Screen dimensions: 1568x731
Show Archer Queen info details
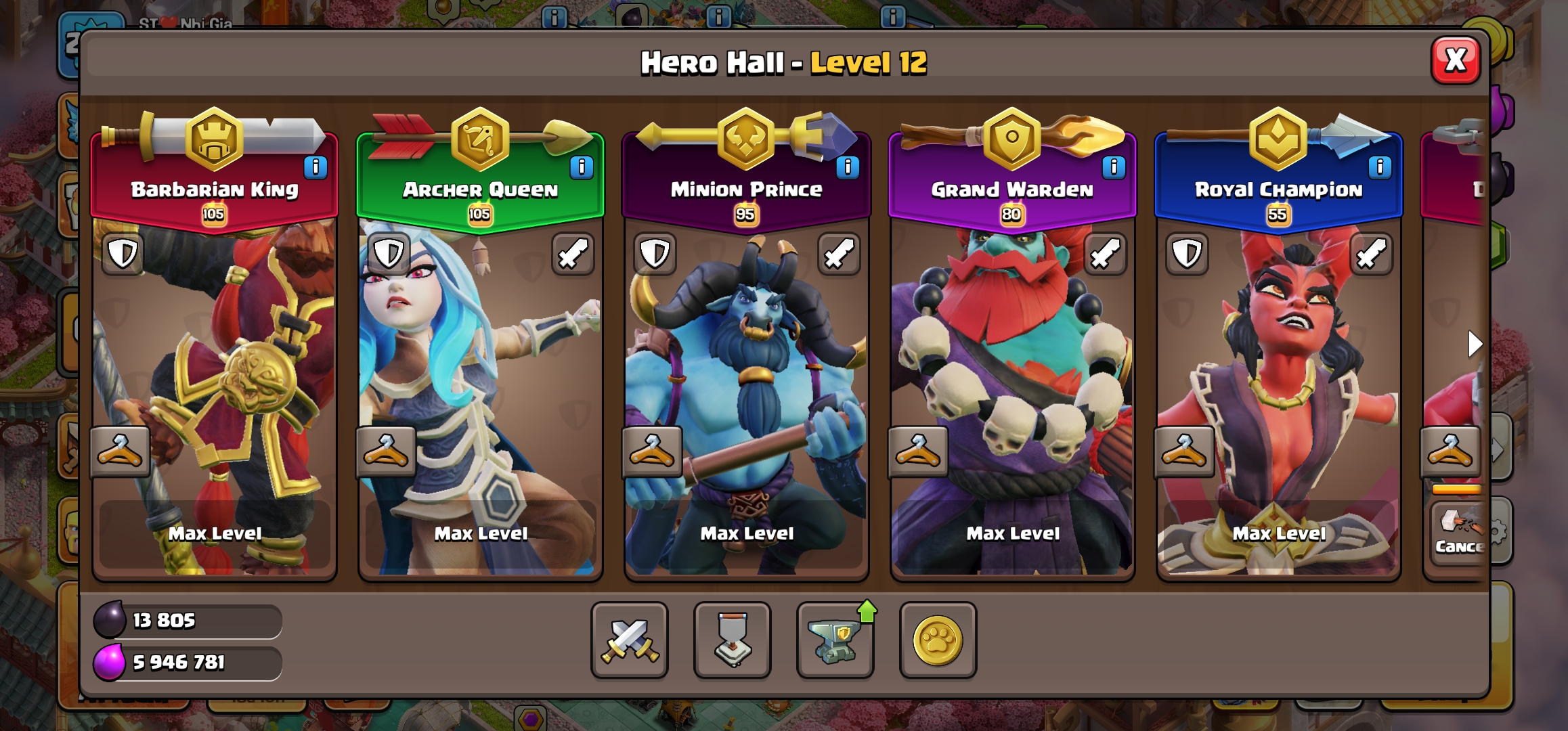point(581,167)
